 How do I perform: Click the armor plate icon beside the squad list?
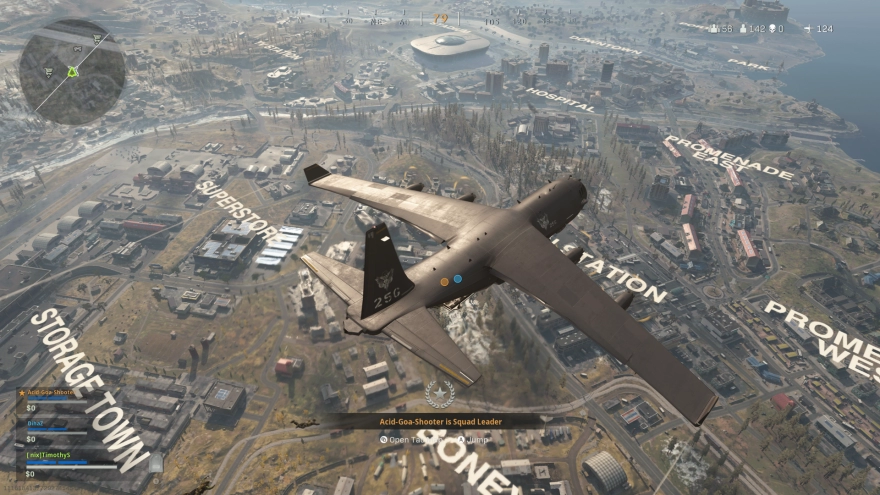pyautogui.click(x=156, y=462)
